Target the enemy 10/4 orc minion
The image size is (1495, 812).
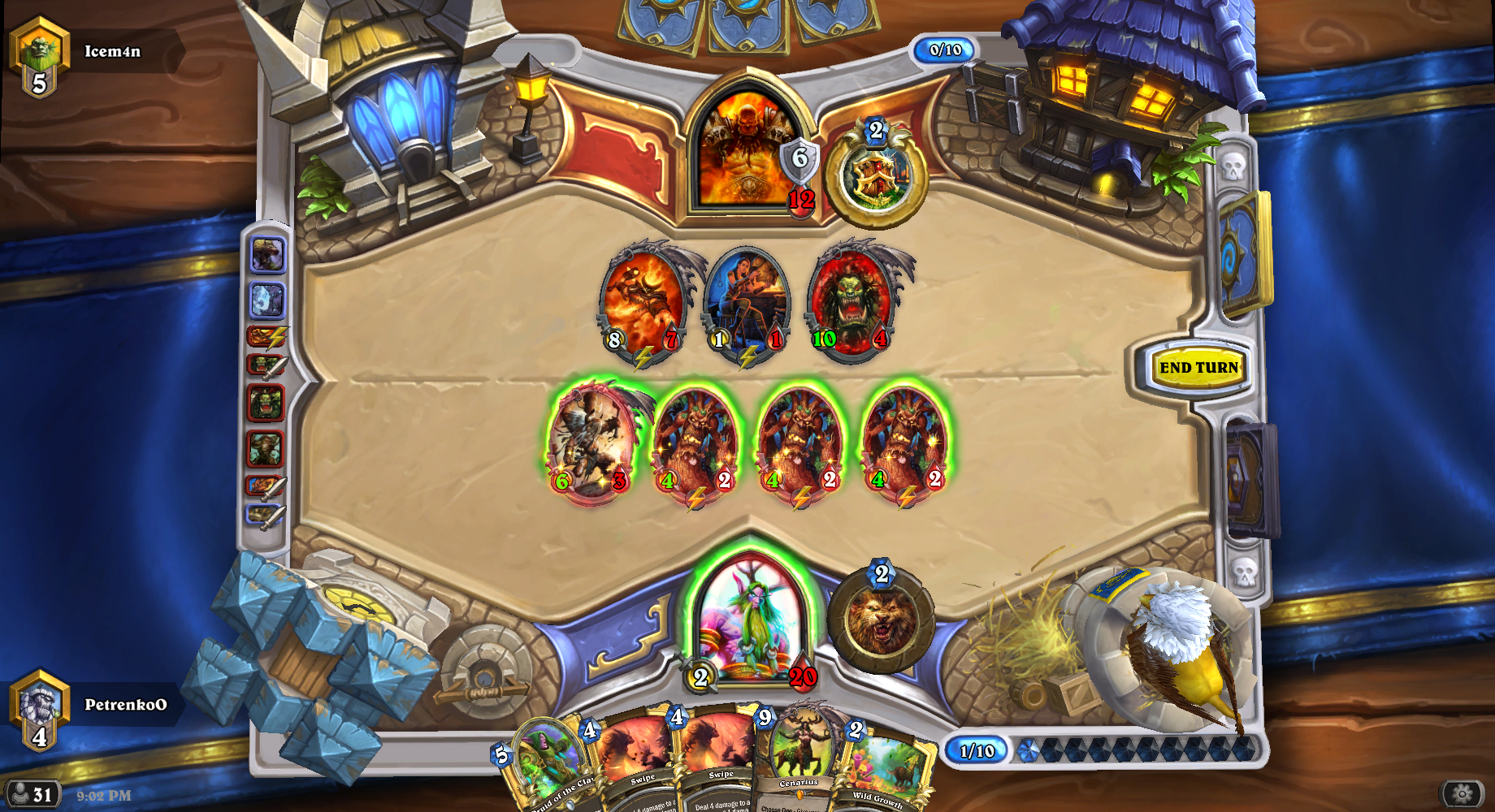[851, 302]
